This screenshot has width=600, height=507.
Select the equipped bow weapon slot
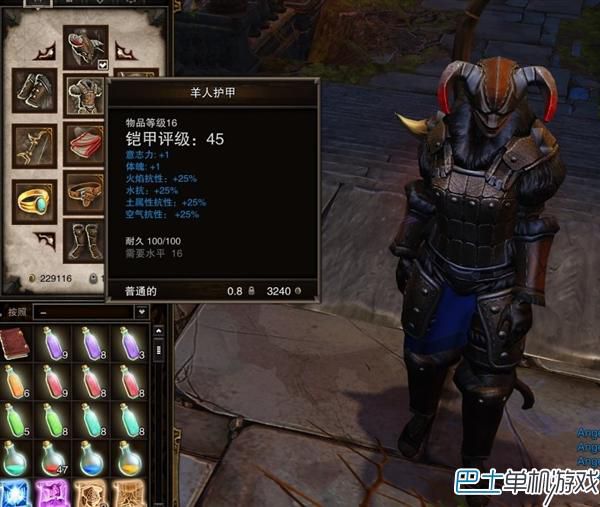pos(34,146)
